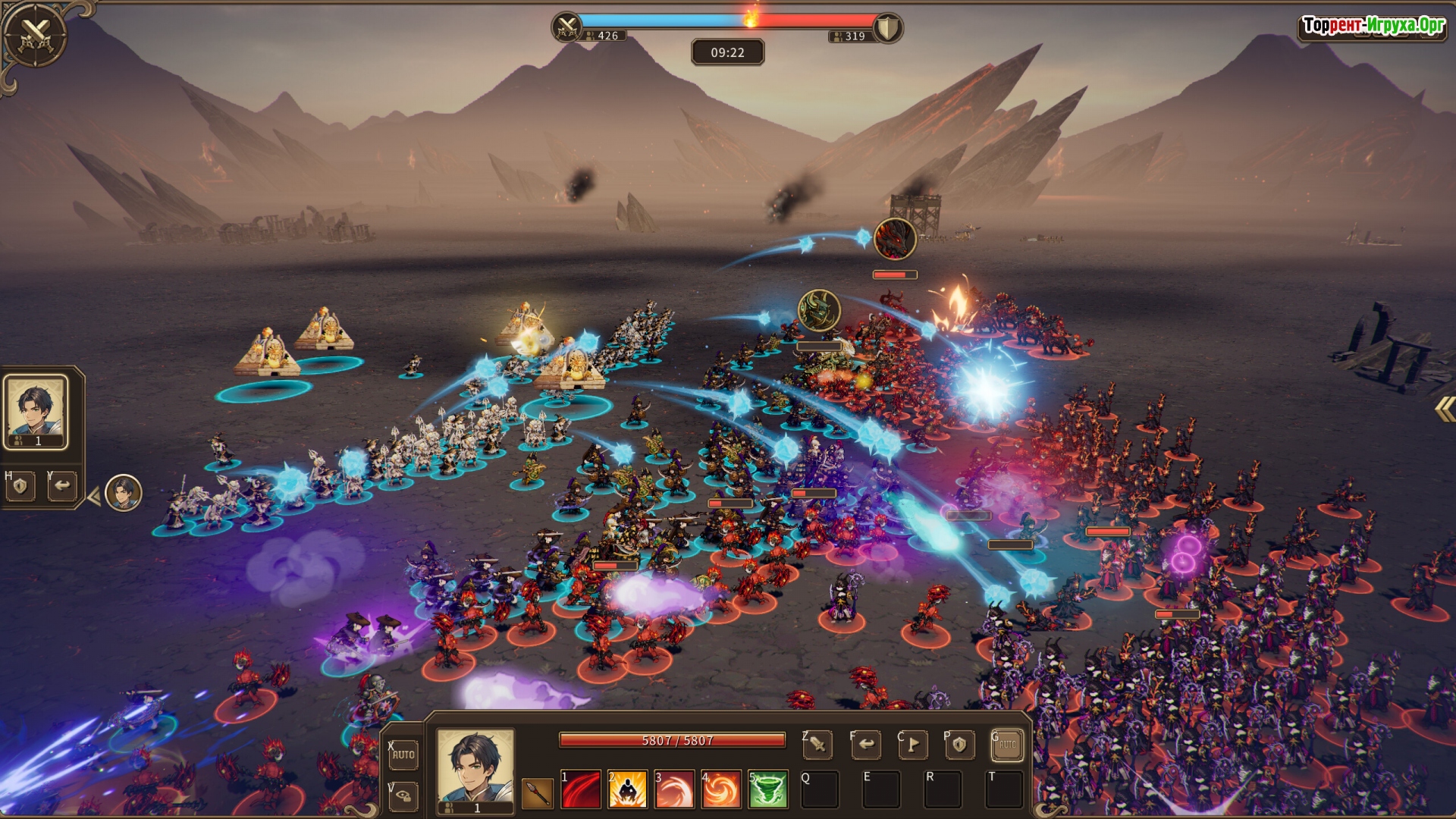Viewport: 1456px width, 819px height.
Task: Select the large hero portrait in the command bar
Action: tap(475, 766)
